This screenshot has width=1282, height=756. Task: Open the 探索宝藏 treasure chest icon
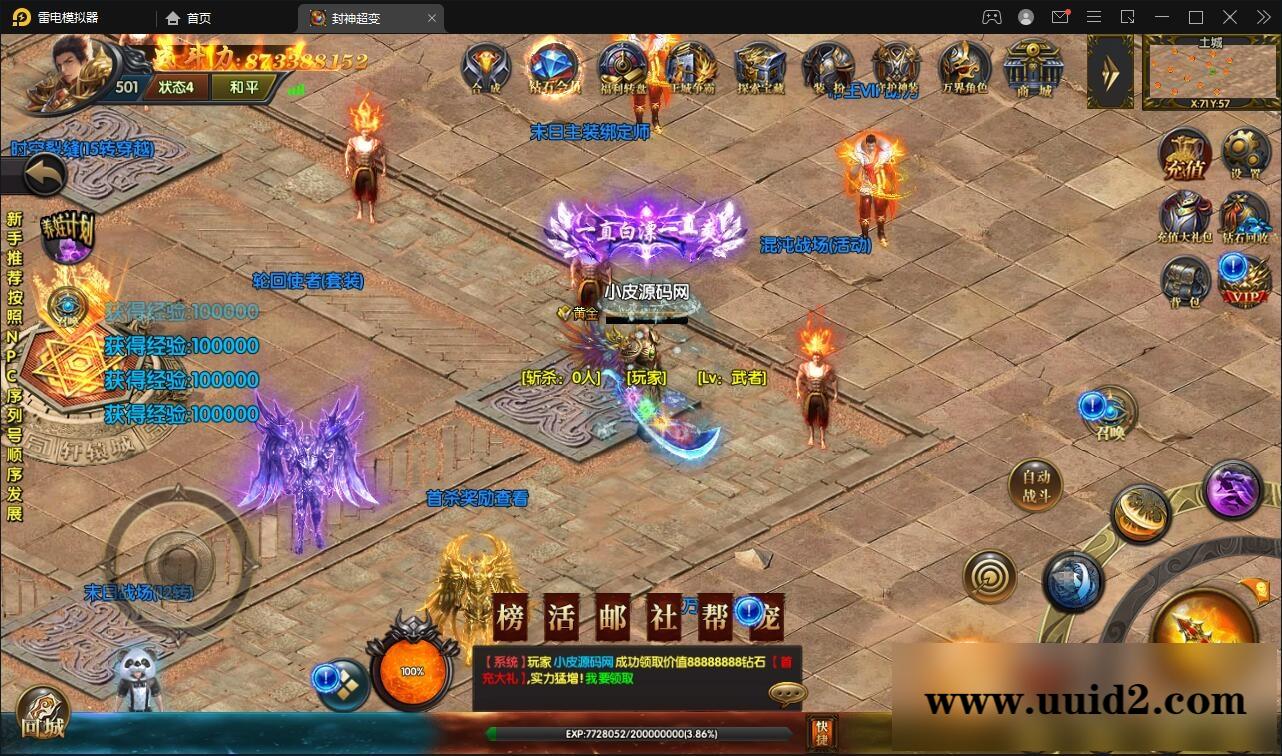(759, 68)
